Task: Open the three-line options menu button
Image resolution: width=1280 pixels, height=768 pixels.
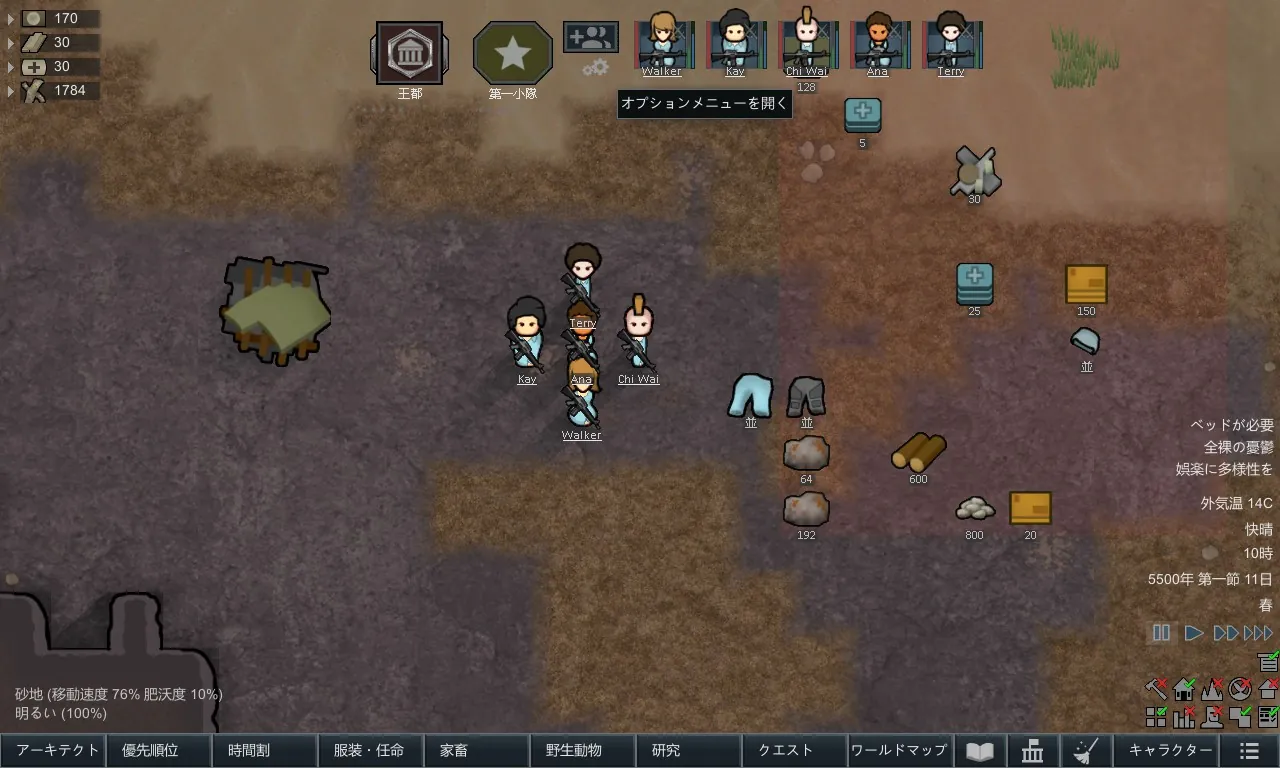Action: coord(1249,751)
